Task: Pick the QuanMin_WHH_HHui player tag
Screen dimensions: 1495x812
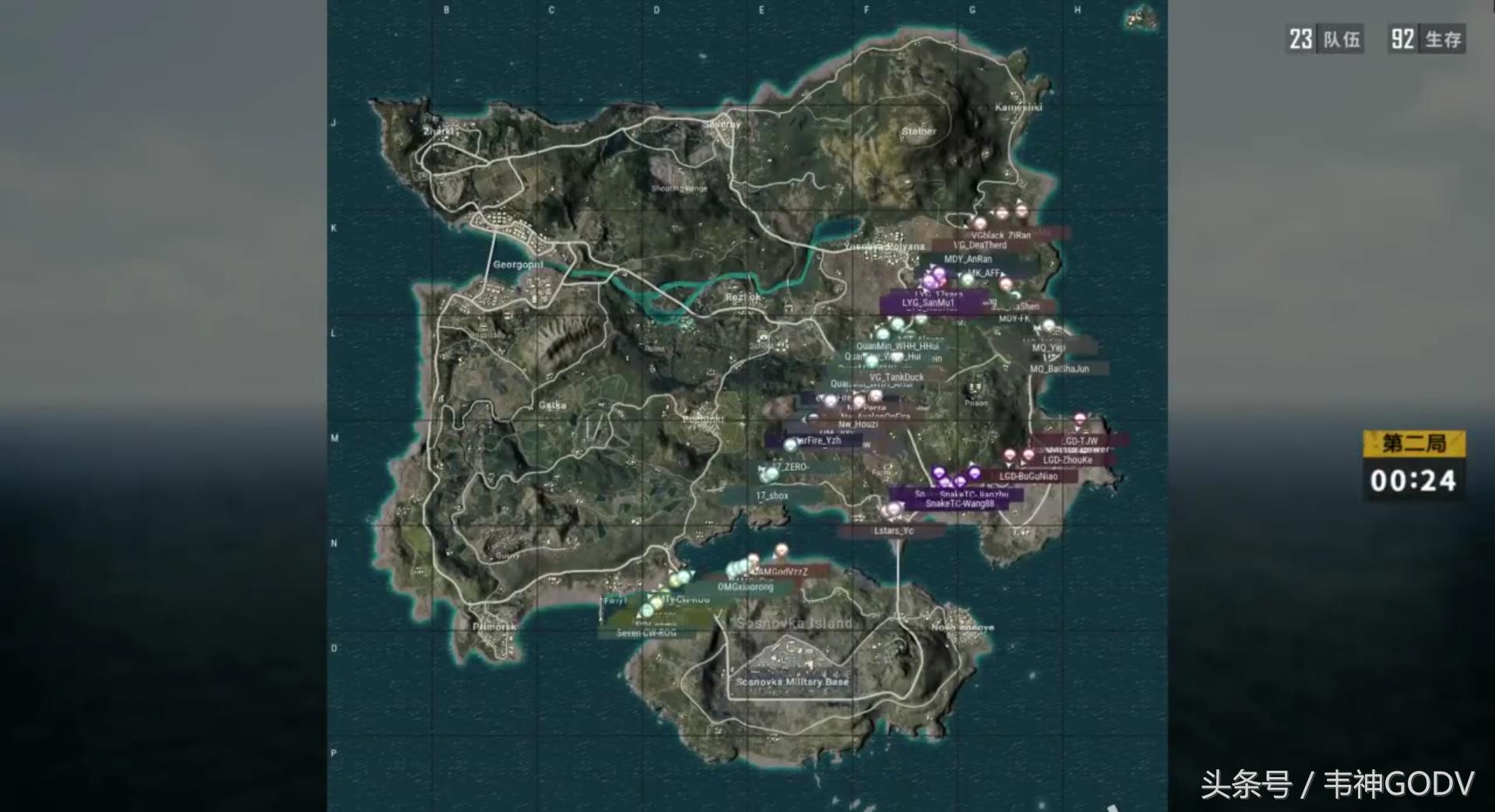Action: pyautogui.click(x=897, y=346)
